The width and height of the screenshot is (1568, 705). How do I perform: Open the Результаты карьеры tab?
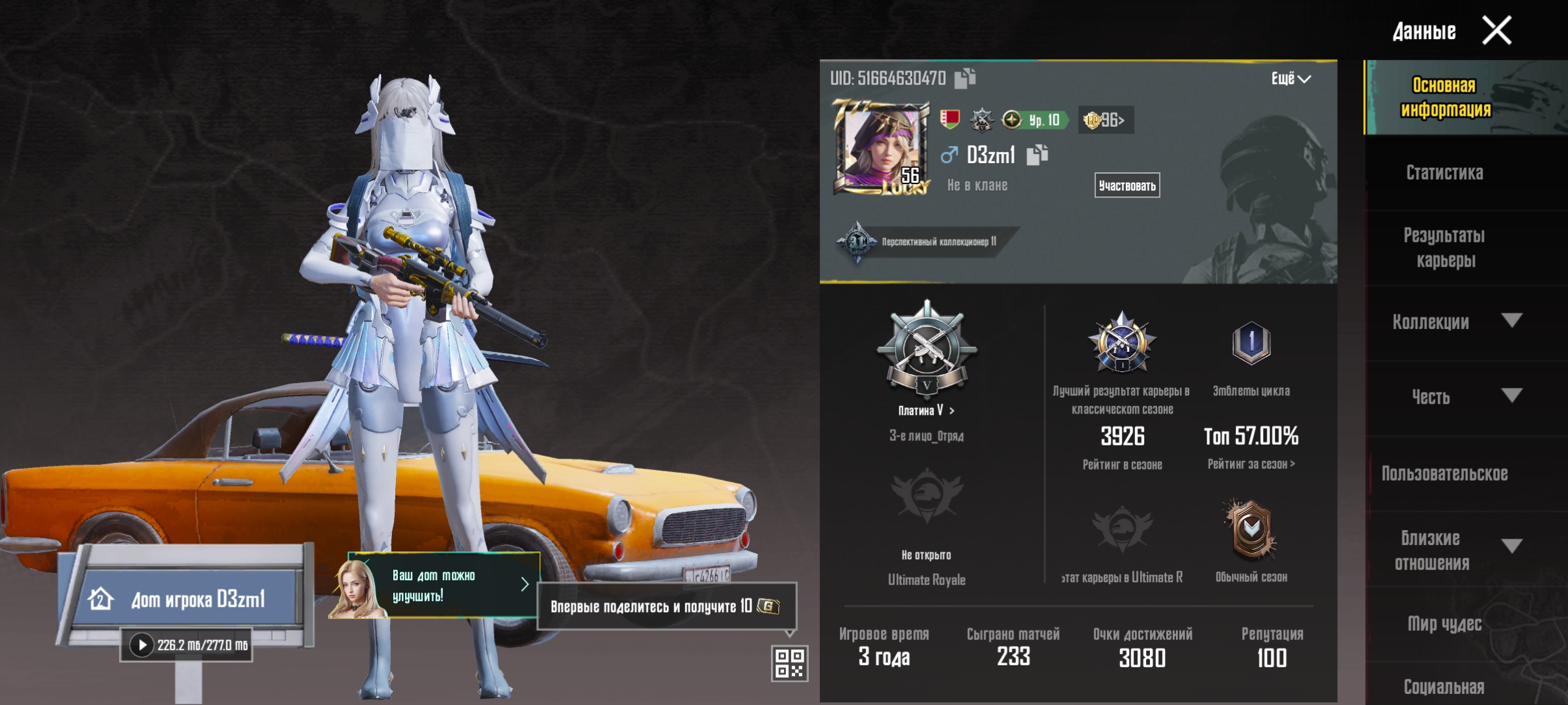point(1444,248)
